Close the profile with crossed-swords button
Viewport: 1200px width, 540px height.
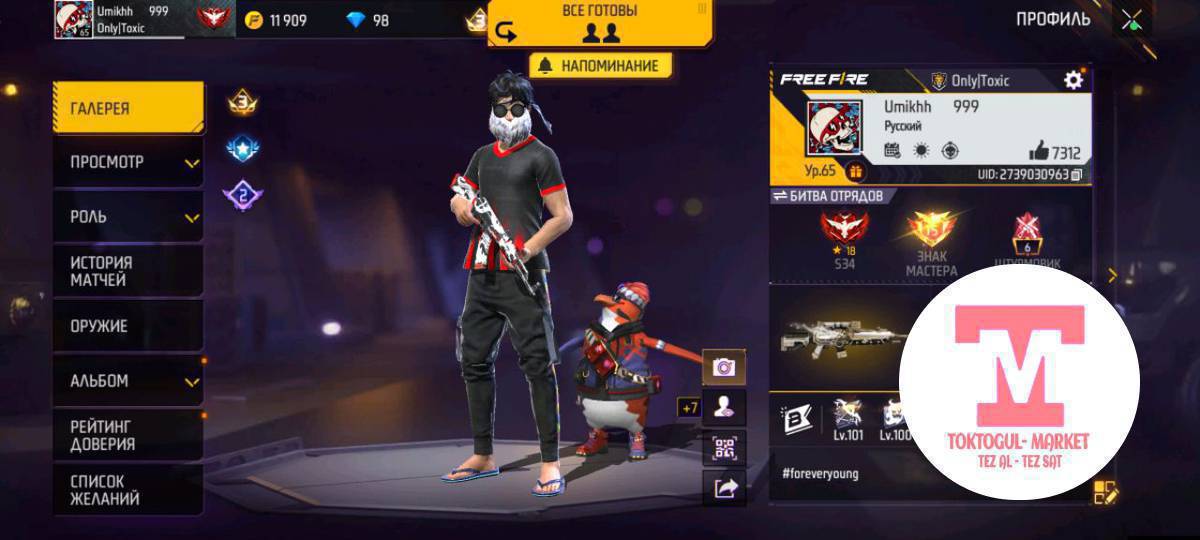[x=1132, y=20]
